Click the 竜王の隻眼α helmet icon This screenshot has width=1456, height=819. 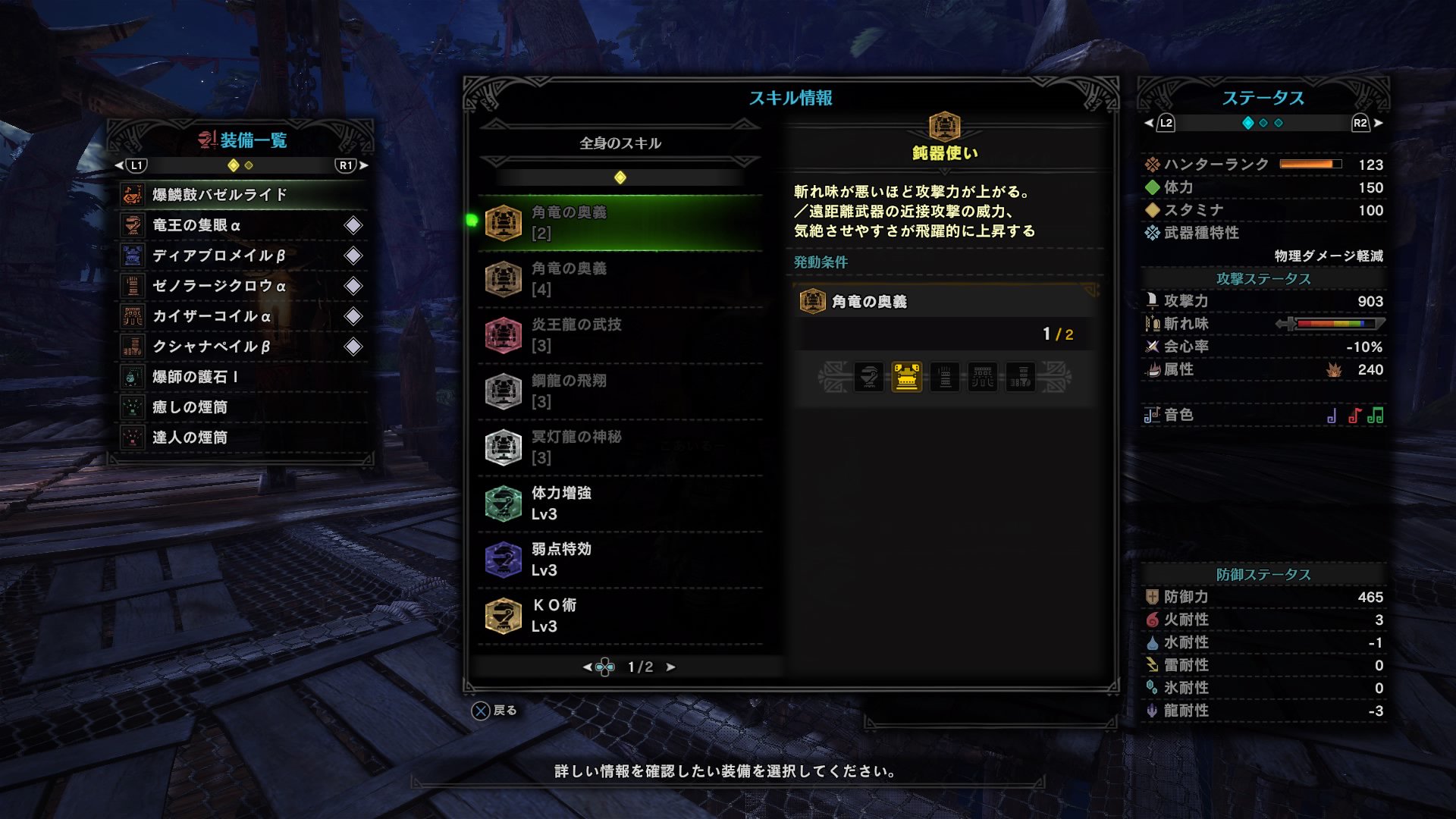(133, 225)
